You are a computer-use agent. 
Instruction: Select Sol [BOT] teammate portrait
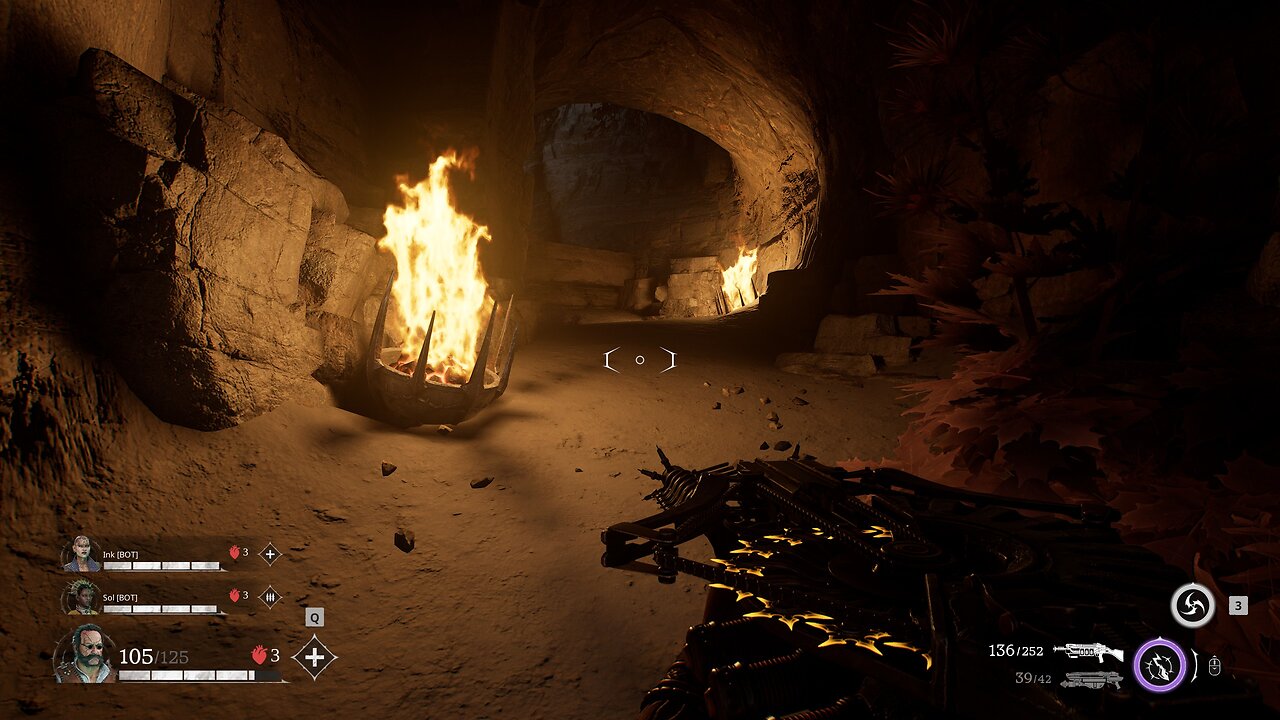click(x=81, y=598)
